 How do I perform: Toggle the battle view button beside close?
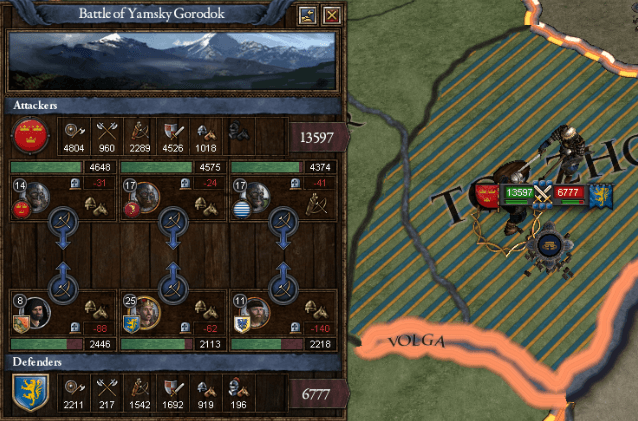pyautogui.click(x=308, y=15)
